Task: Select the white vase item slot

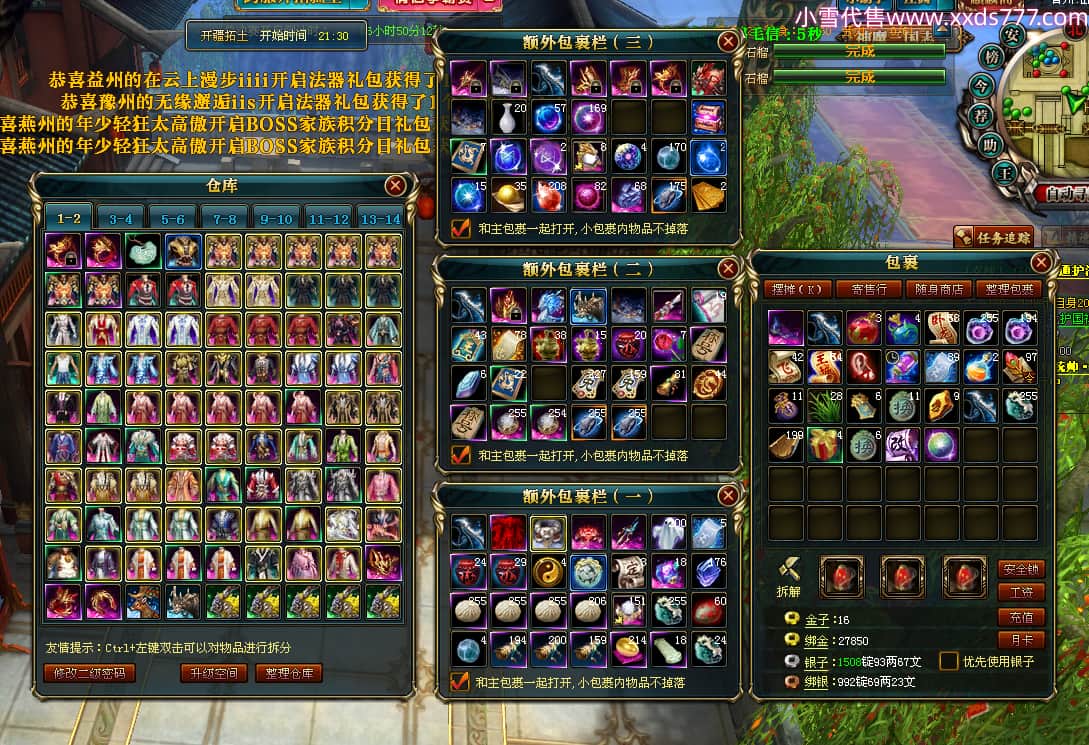Action: (508, 118)
